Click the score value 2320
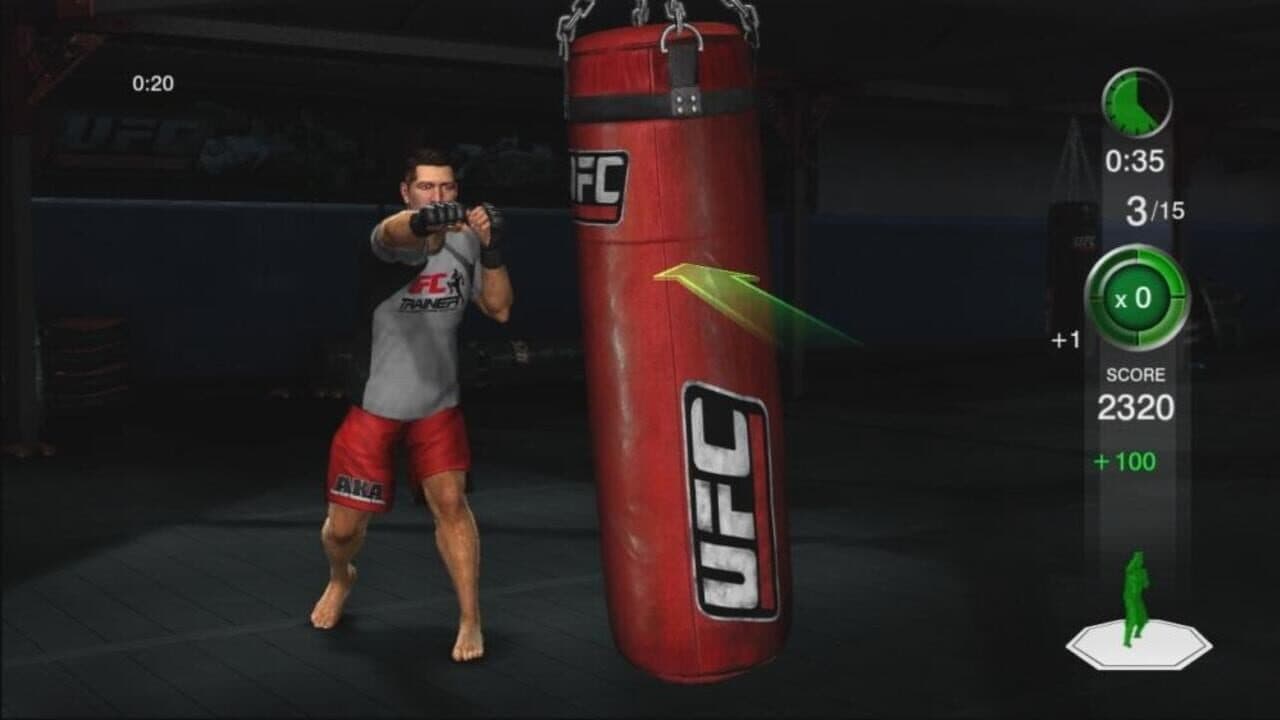1280x720 pixels. point(1135,408)
